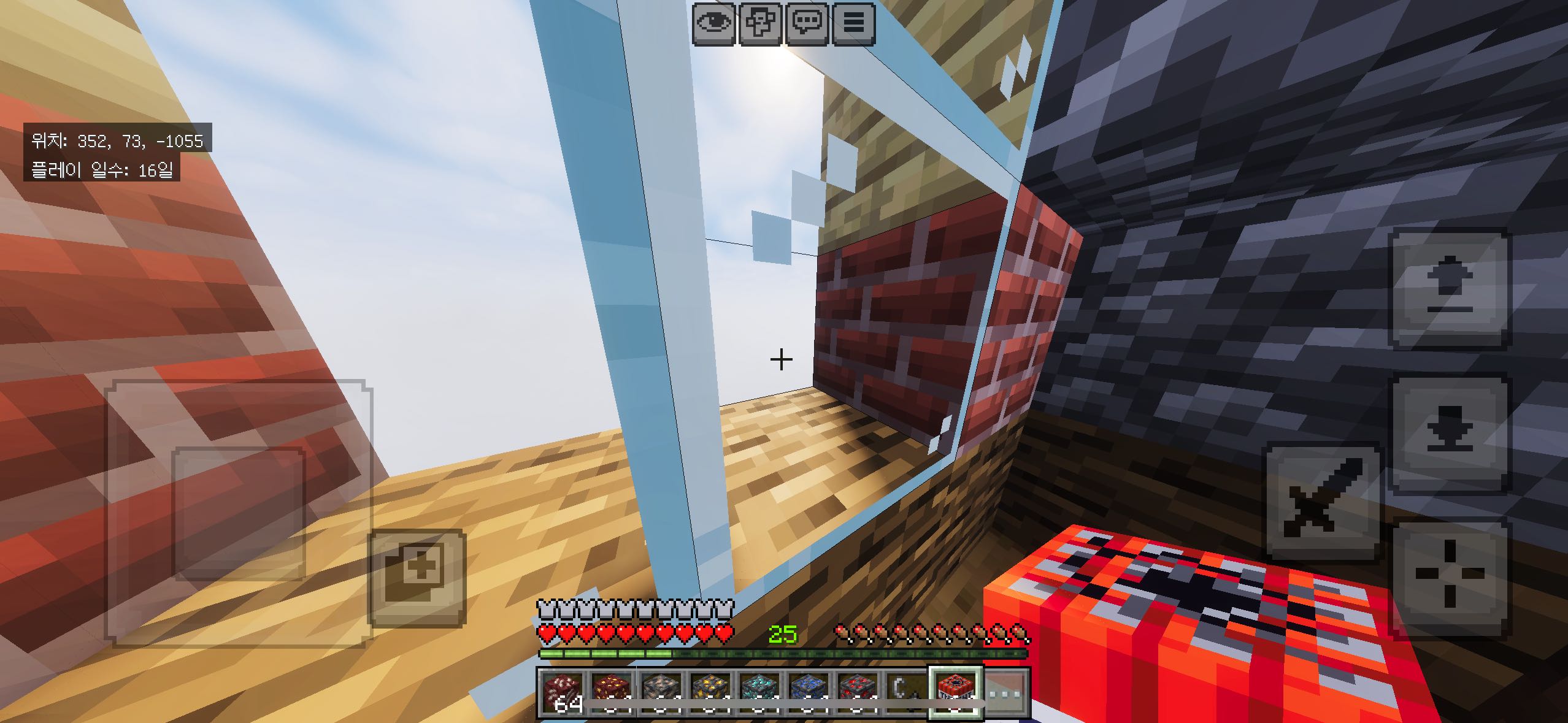This screenshot has width=1568, height=723.
Task: Toggle the eye-icon perspective button
Action: 714,24
